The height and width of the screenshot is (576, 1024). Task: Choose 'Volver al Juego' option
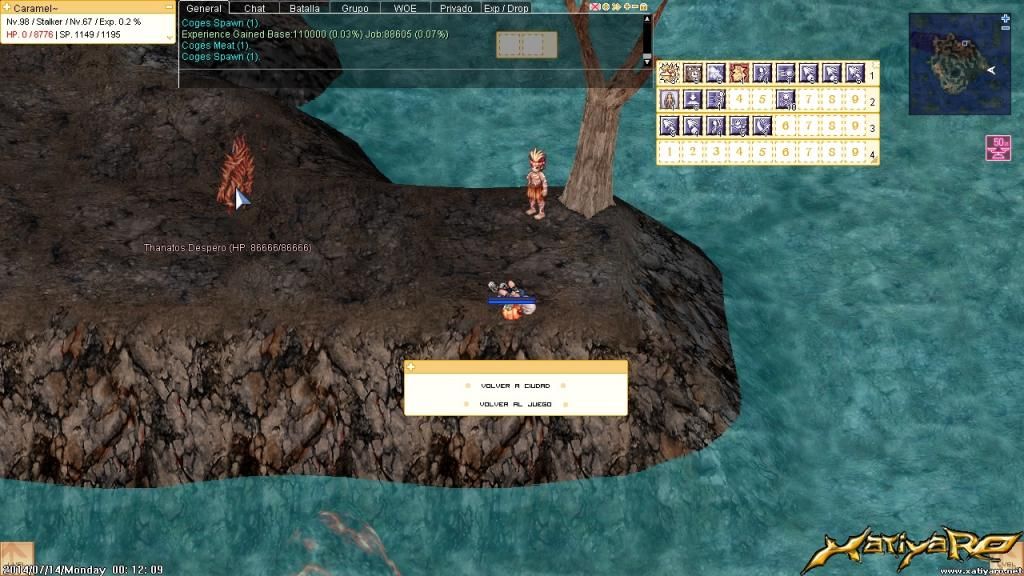(515, 404)
